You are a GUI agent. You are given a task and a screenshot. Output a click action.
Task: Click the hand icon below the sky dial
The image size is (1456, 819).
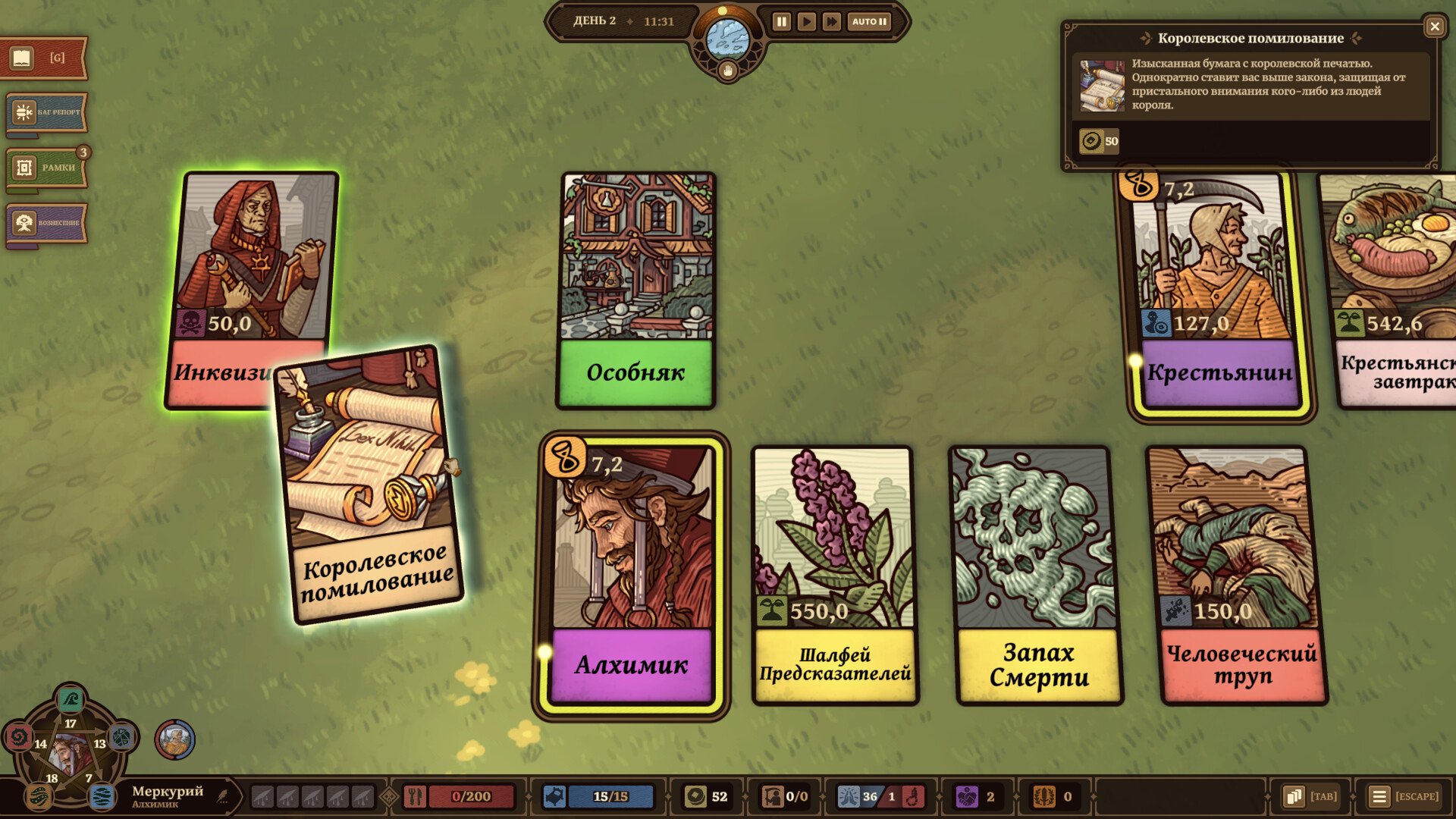point(728,71)
